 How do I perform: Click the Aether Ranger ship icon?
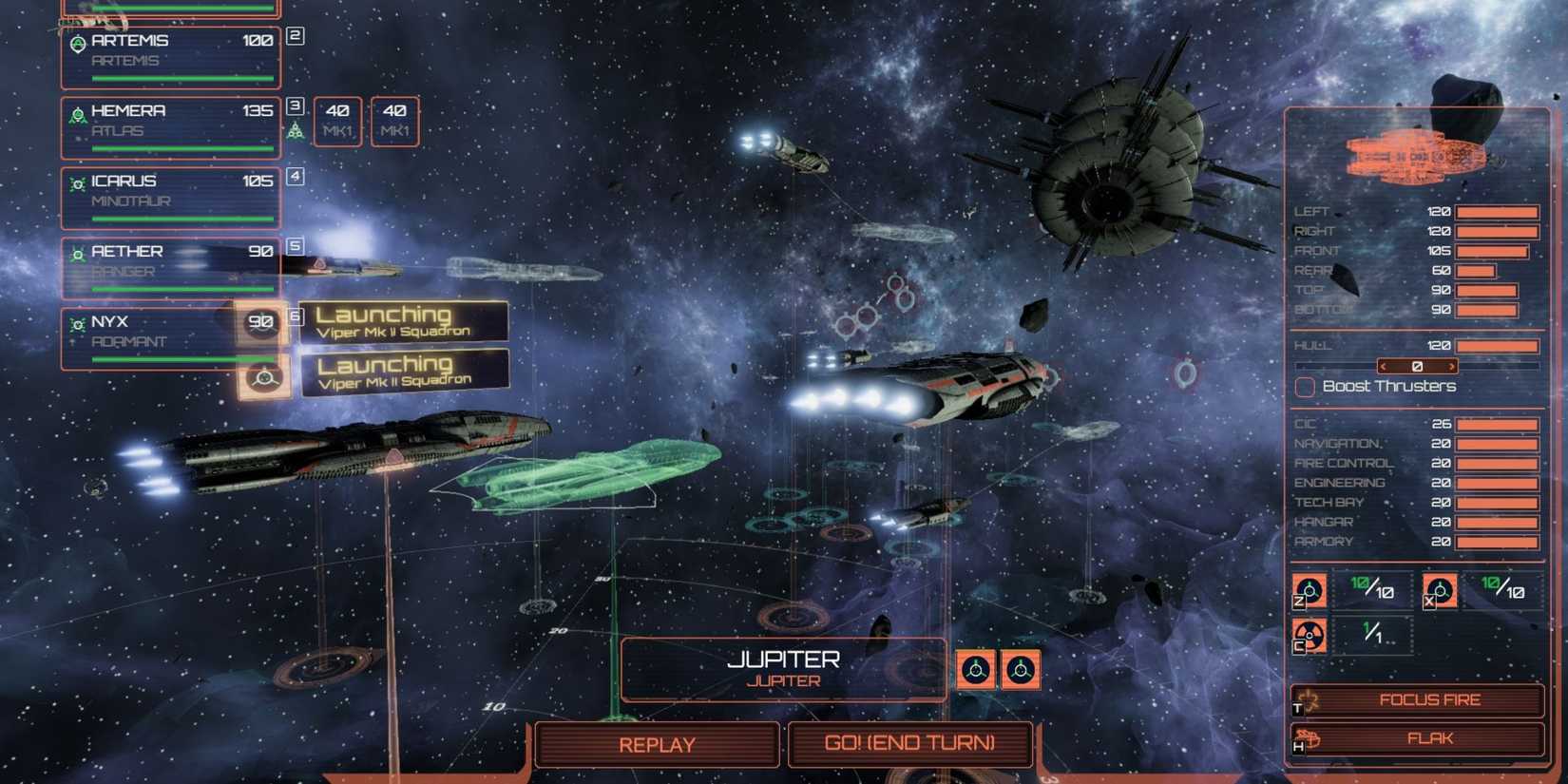[x=77, y=253]
